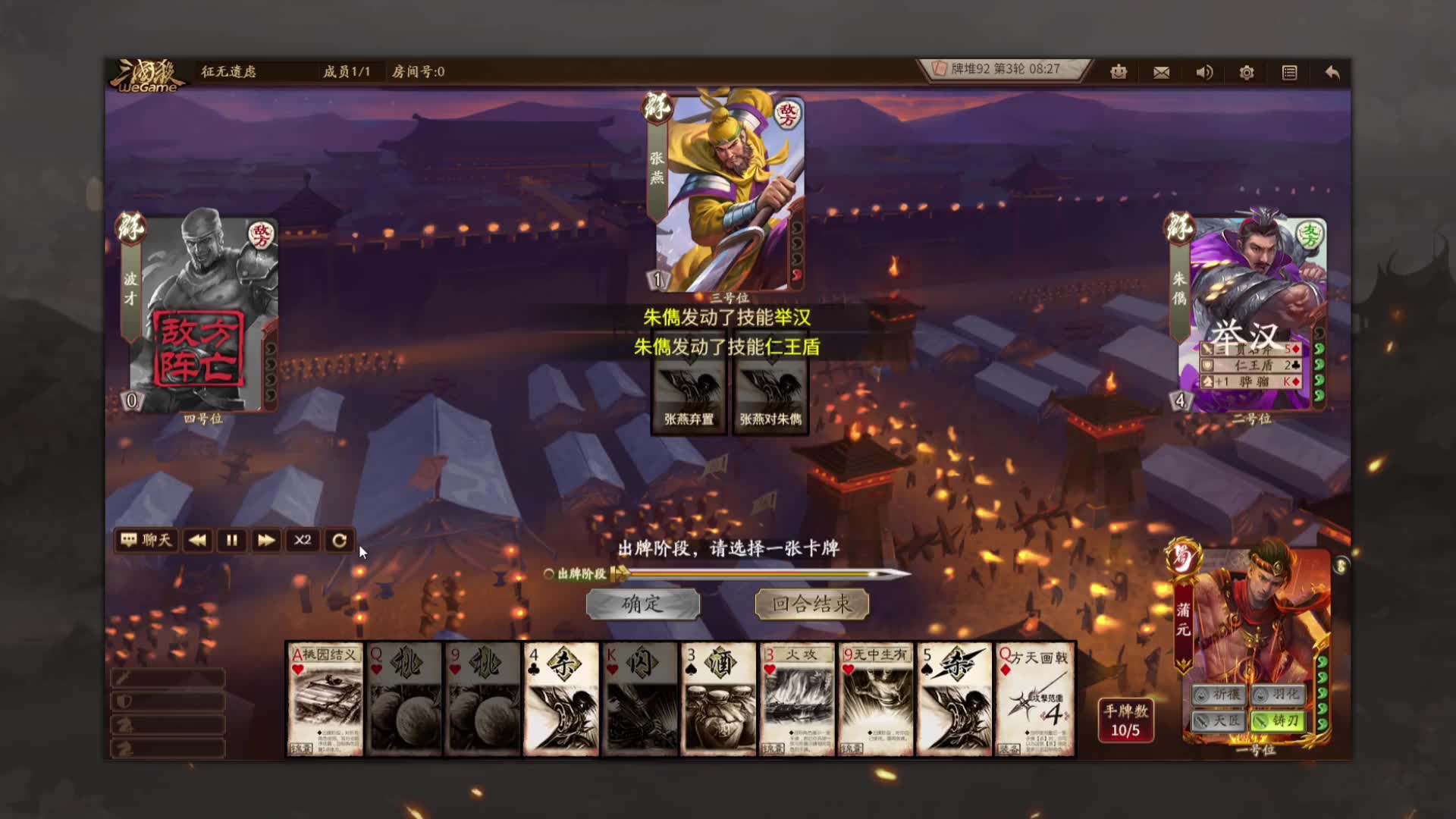
Task: Confirm with the 确定 button
Action: tap(642, 604)
